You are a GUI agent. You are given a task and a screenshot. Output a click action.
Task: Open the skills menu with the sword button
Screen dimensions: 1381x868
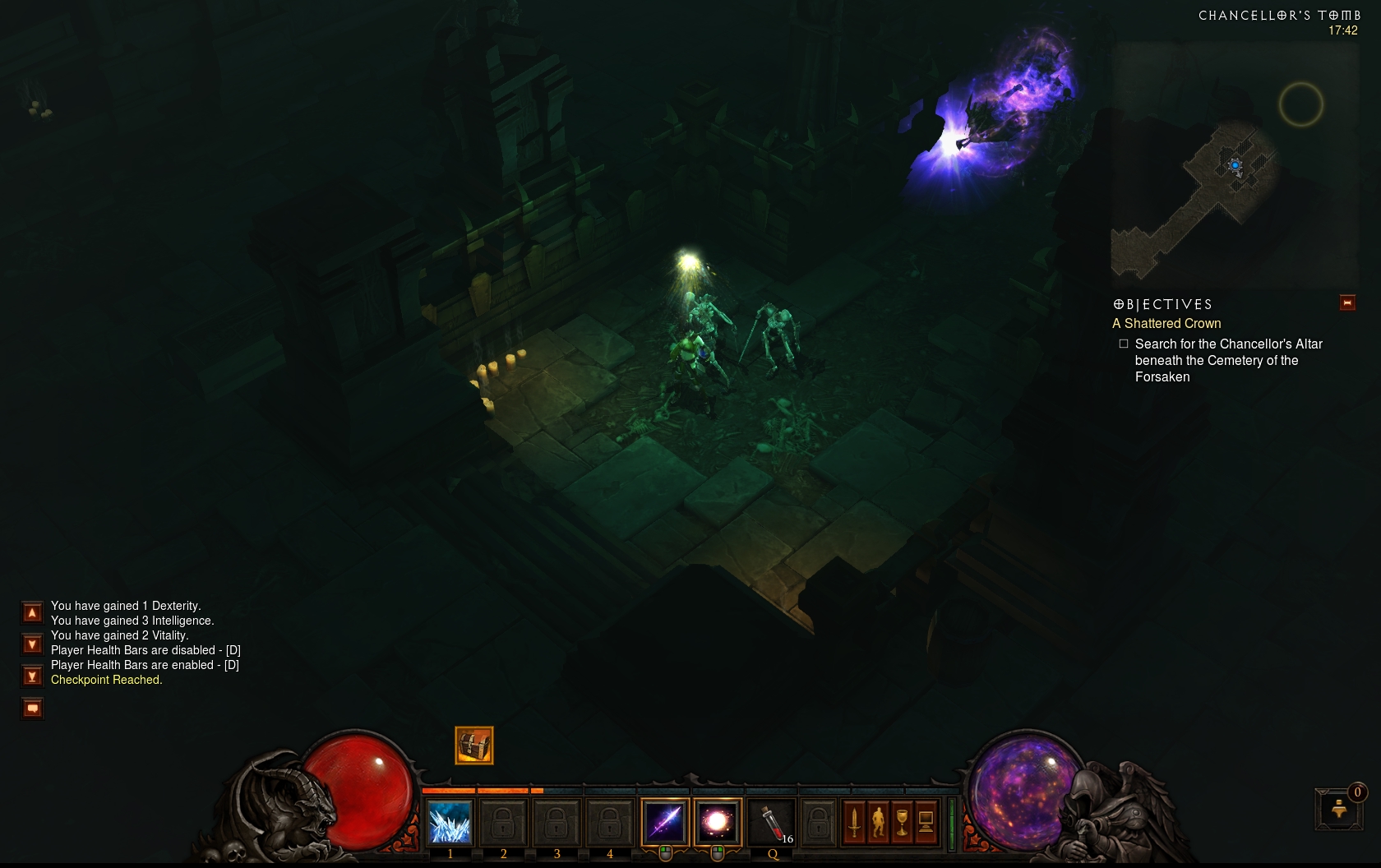click(854, 823)
